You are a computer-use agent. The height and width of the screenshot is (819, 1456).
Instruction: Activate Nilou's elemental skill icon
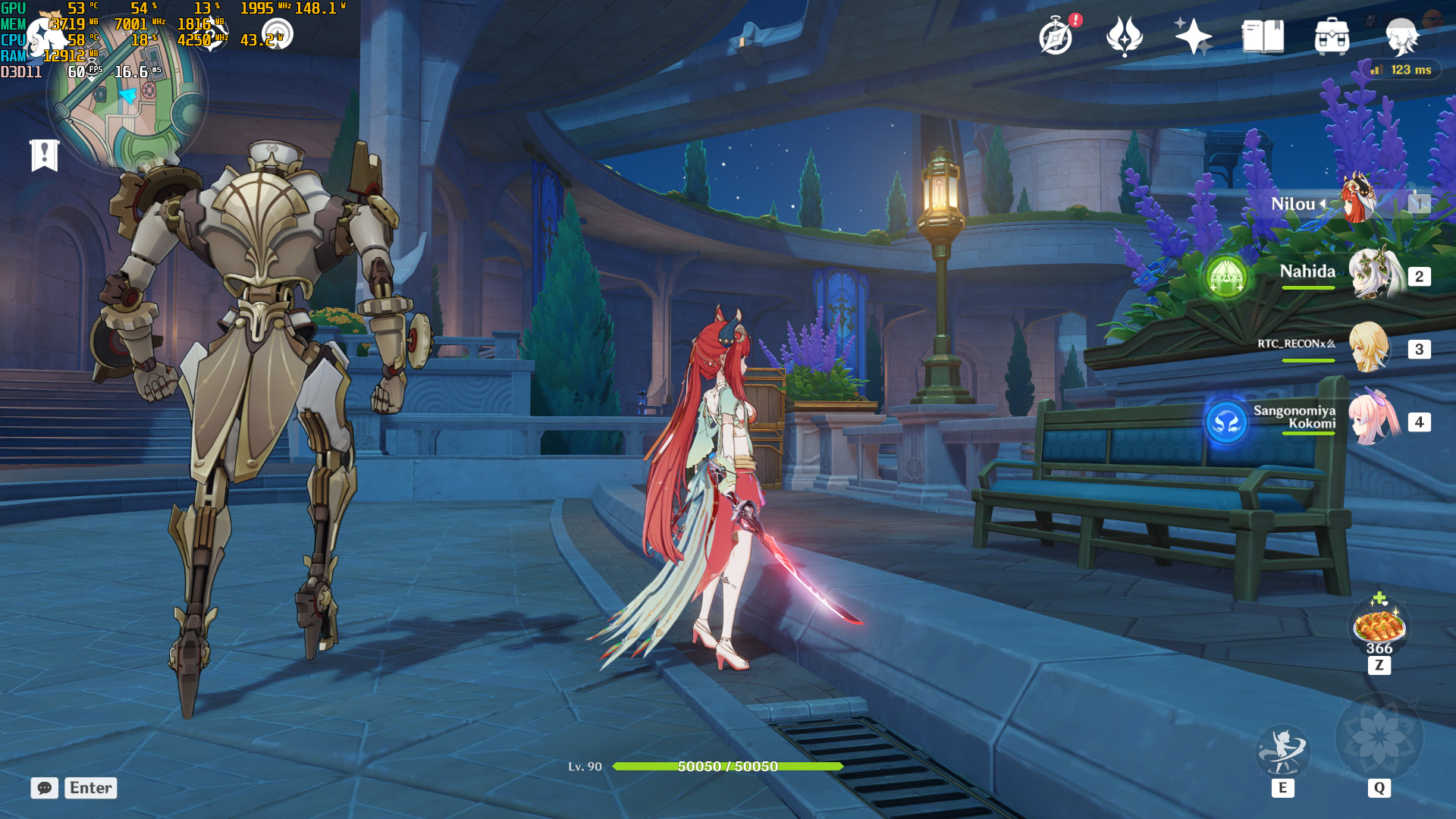point(1282,751)
